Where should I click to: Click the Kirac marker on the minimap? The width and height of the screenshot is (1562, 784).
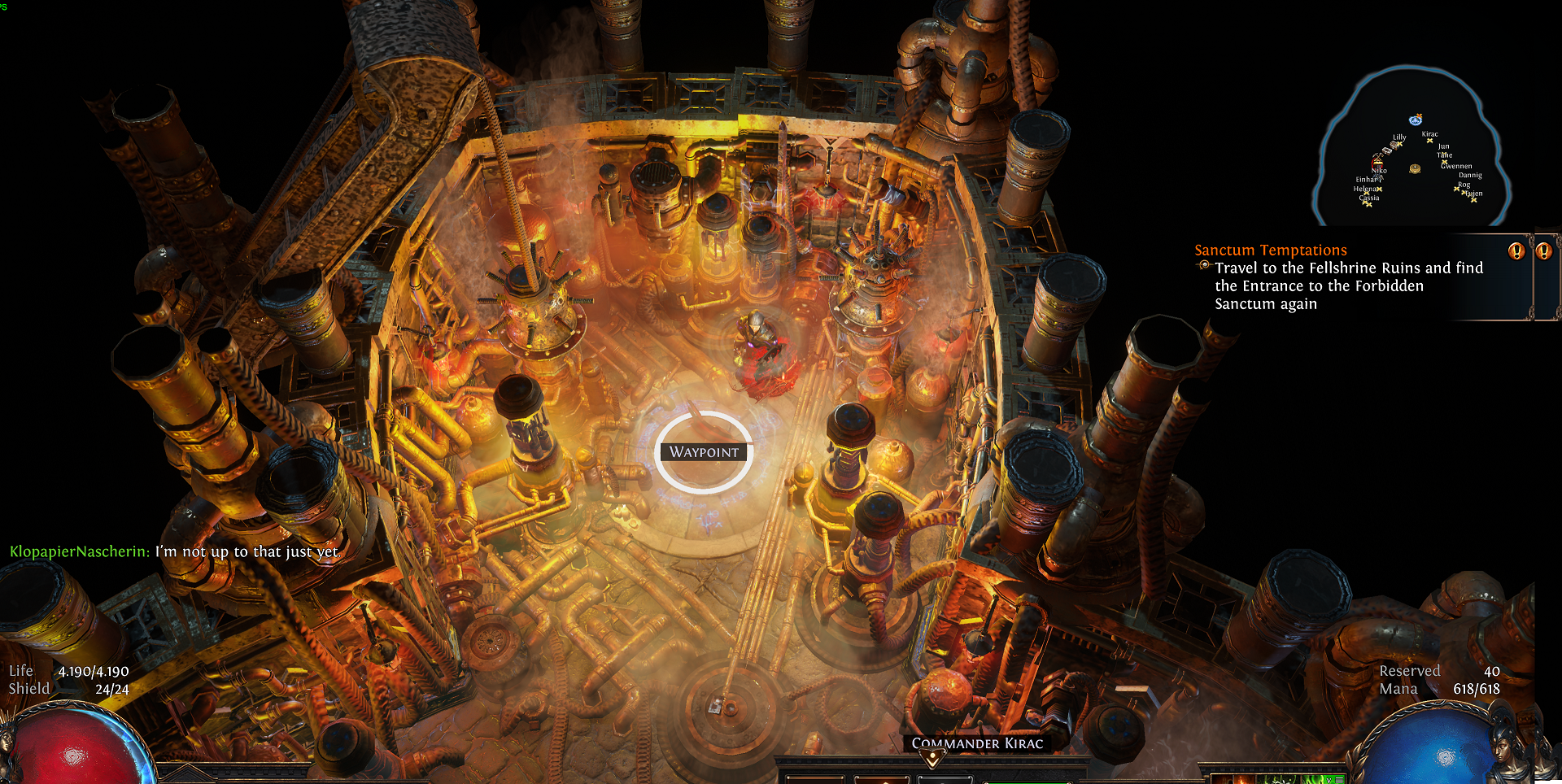click(x=1429, y=140)
